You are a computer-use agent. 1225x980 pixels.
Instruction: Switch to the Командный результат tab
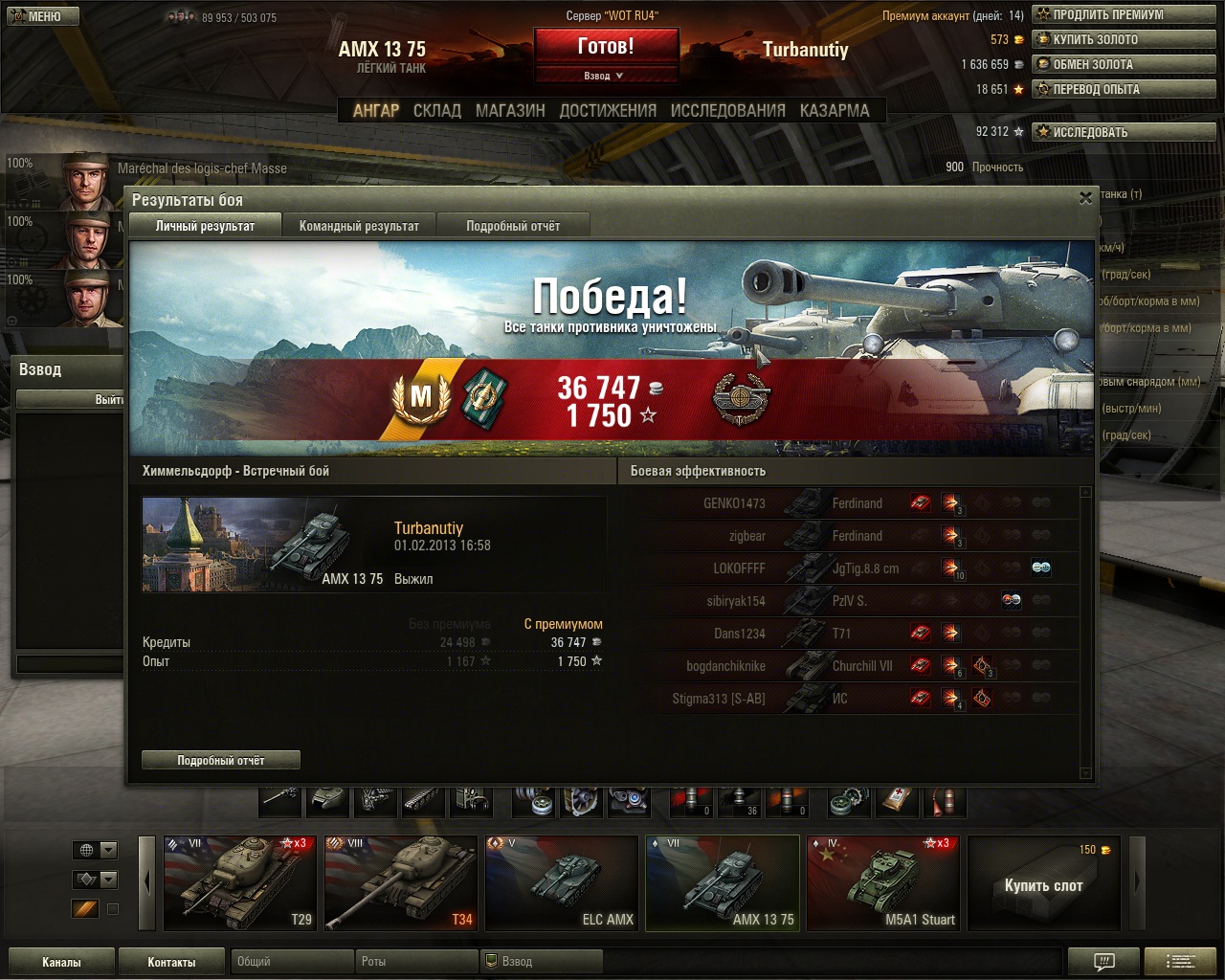tap(359, 226)
